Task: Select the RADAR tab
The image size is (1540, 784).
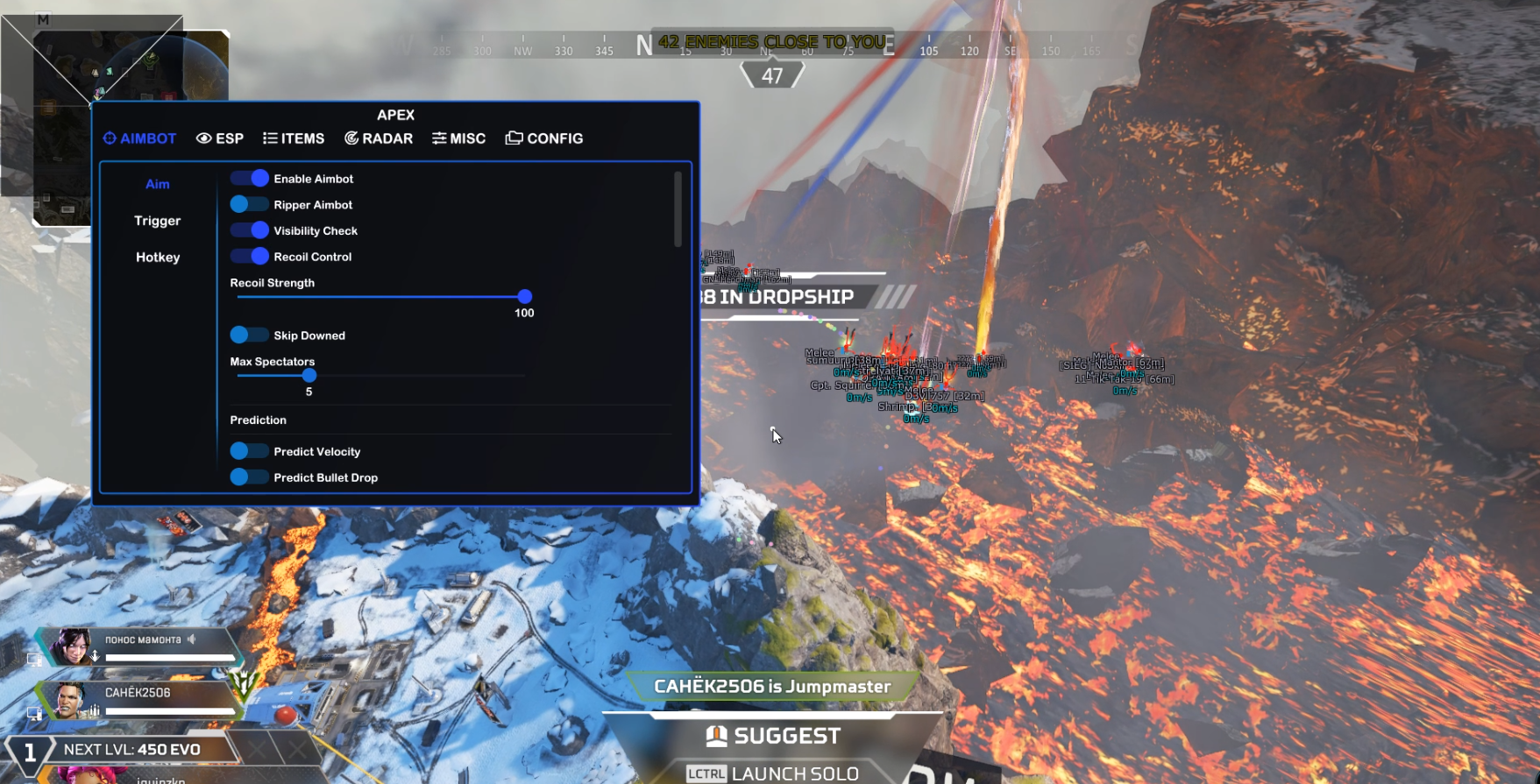Action: 379,138
